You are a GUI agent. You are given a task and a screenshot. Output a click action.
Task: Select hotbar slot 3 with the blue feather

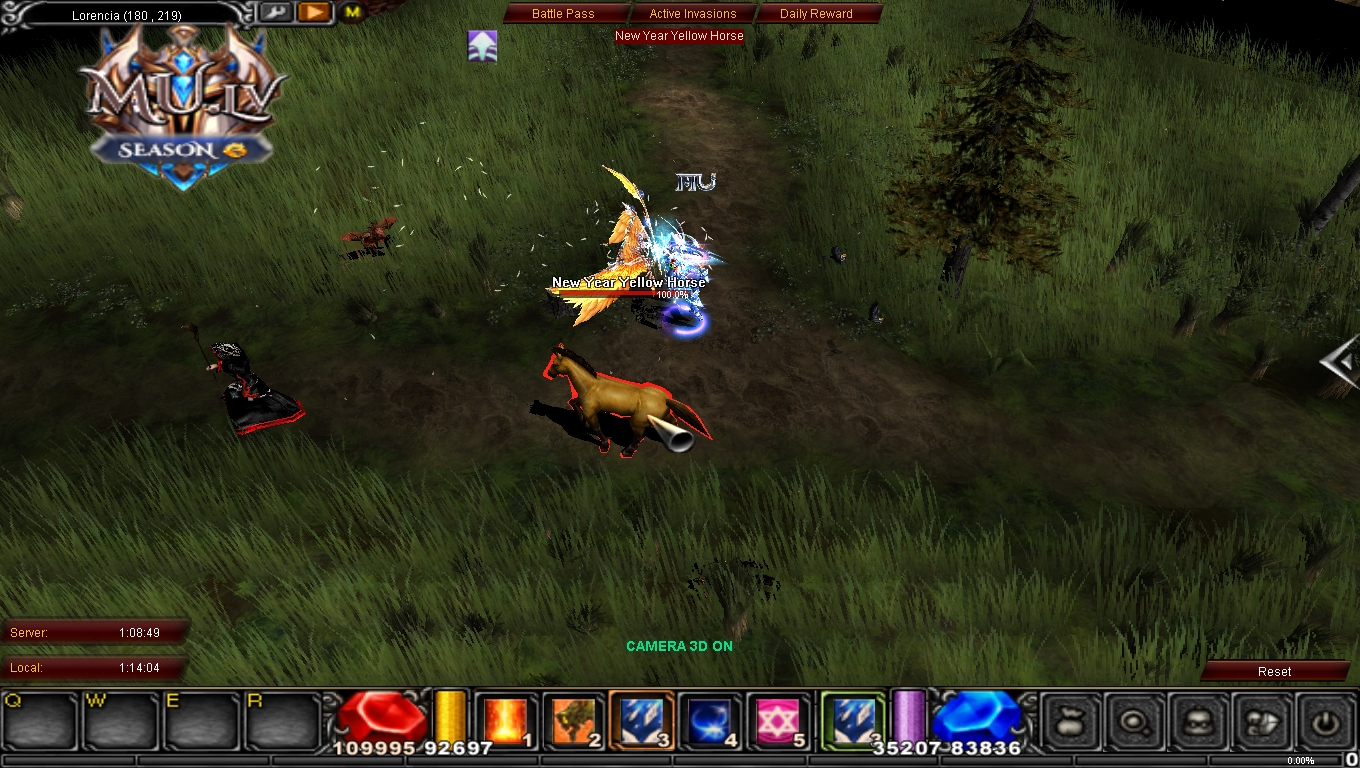tap(641, 718)
